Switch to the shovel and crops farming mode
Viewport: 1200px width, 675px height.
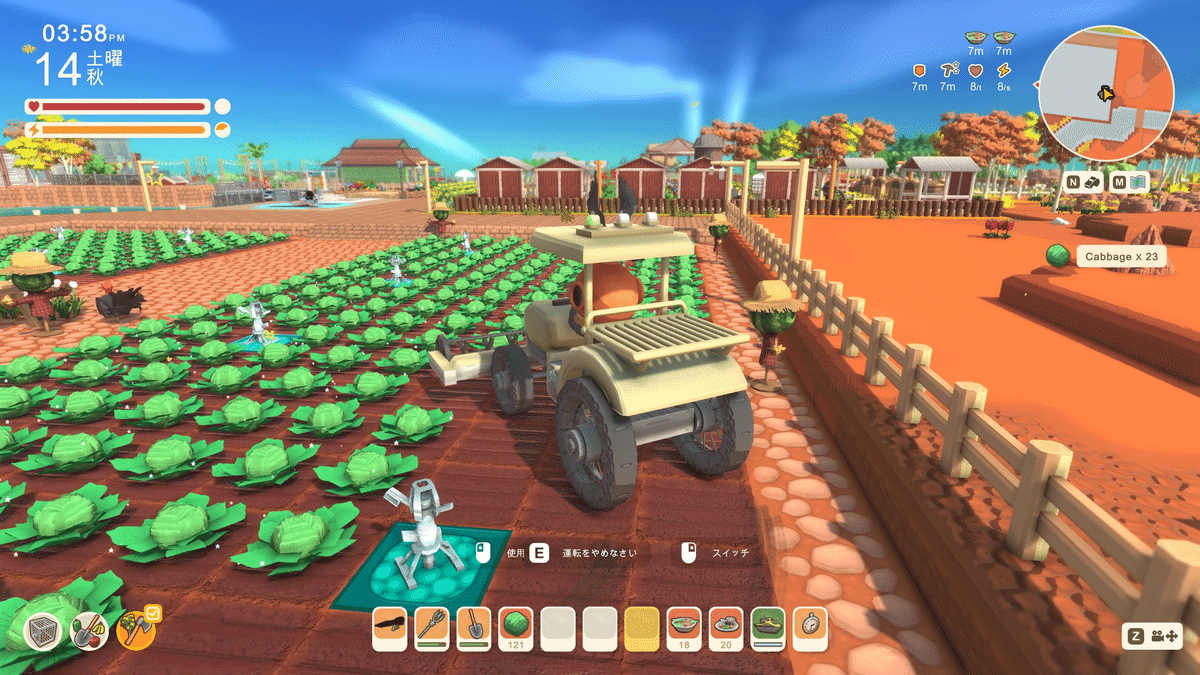pos(89,630)
